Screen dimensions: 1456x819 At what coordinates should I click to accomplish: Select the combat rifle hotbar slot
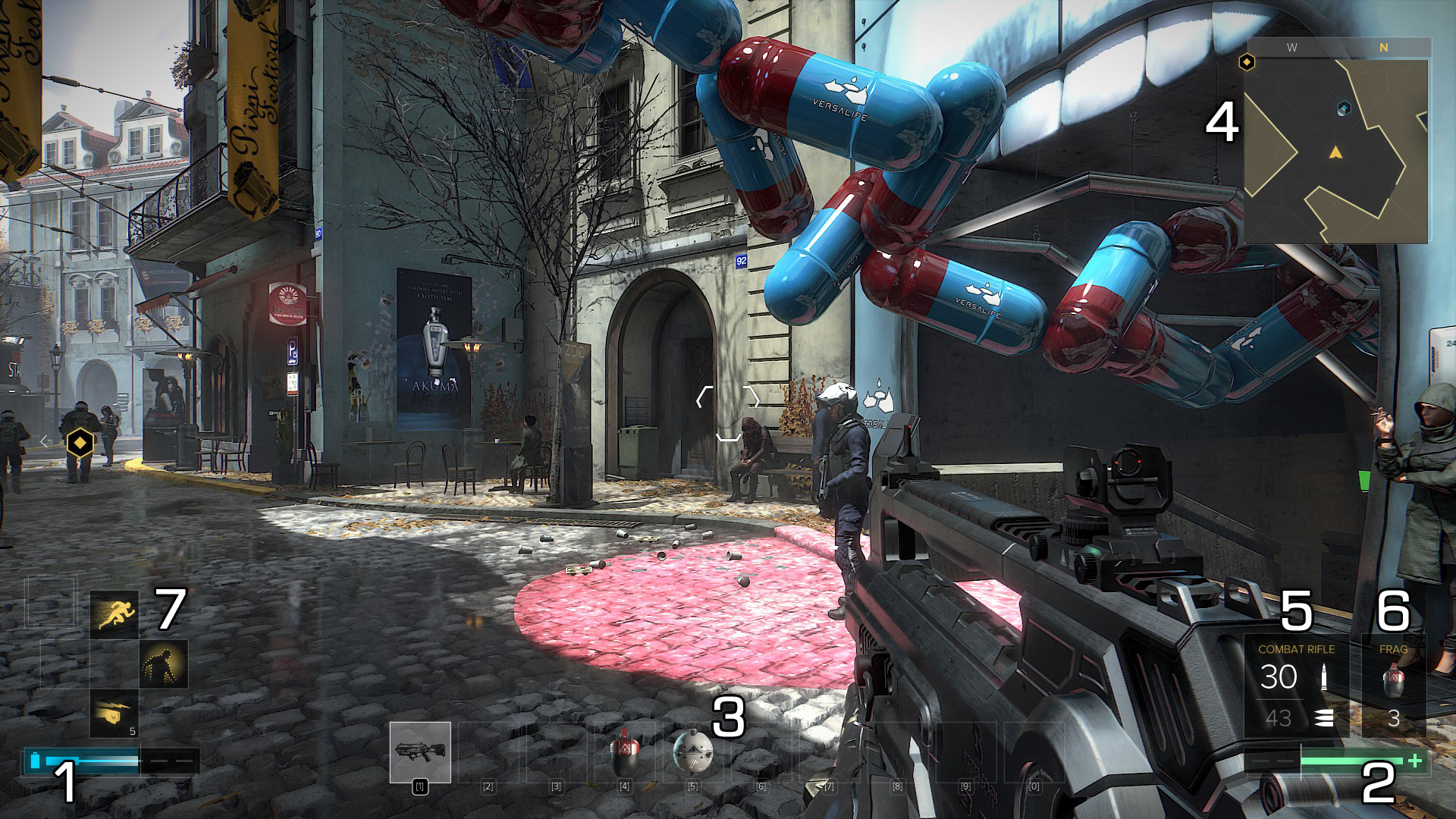click(420, 752)
